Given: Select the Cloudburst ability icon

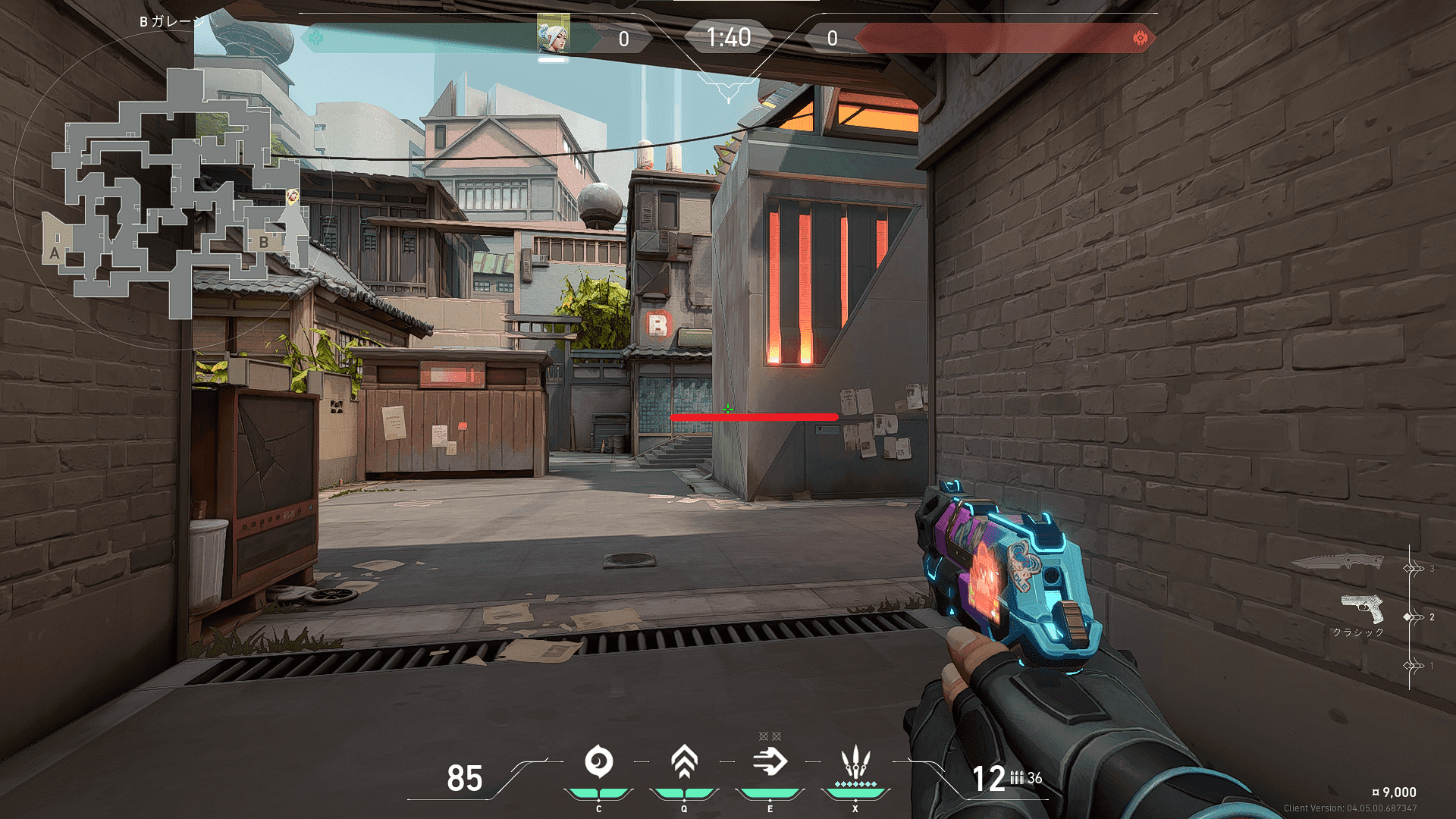Looking at the screenshot, I should click(598, 762).
